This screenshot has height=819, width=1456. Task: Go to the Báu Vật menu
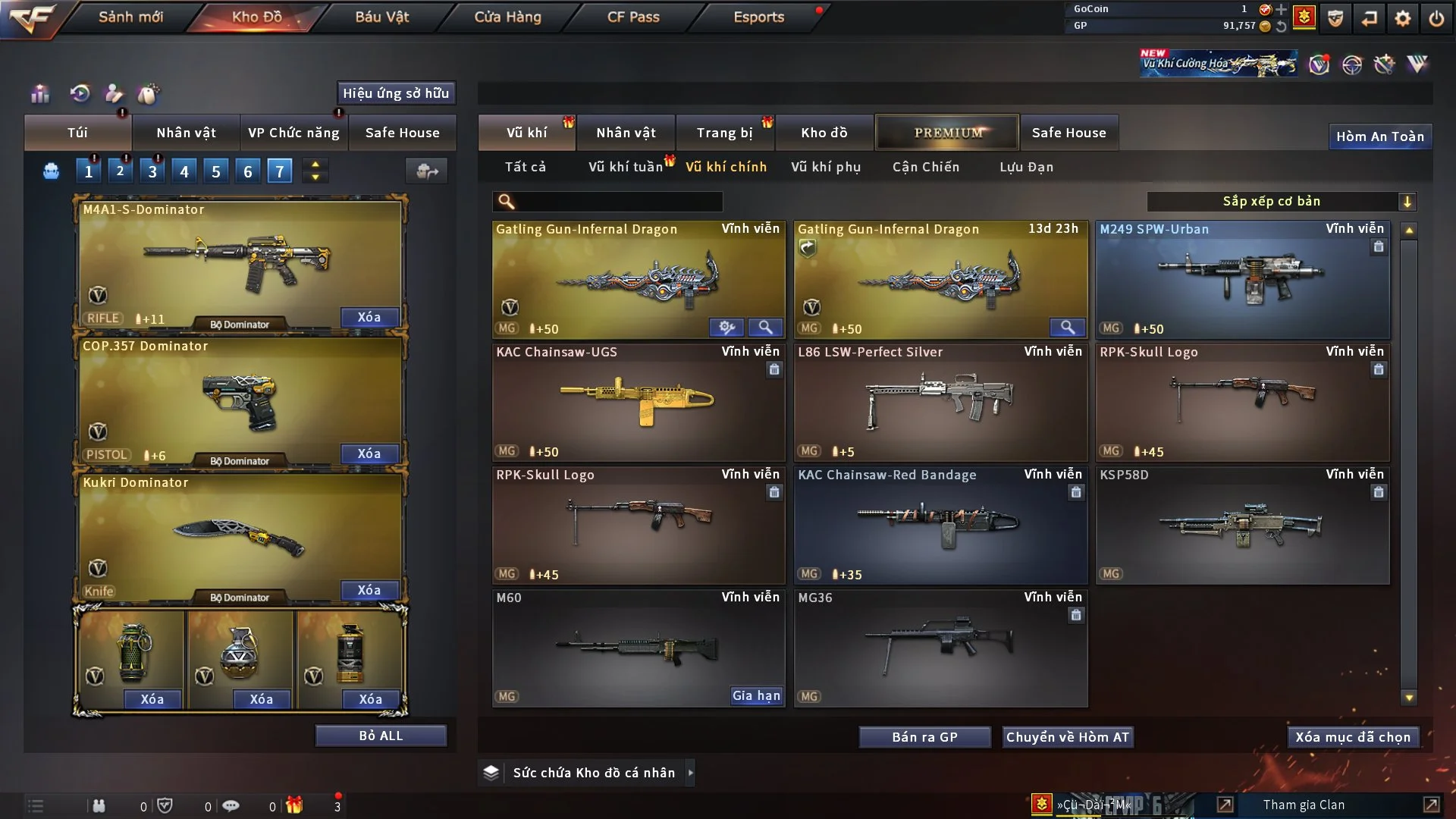pyautogui.click(x=381, y=17)
